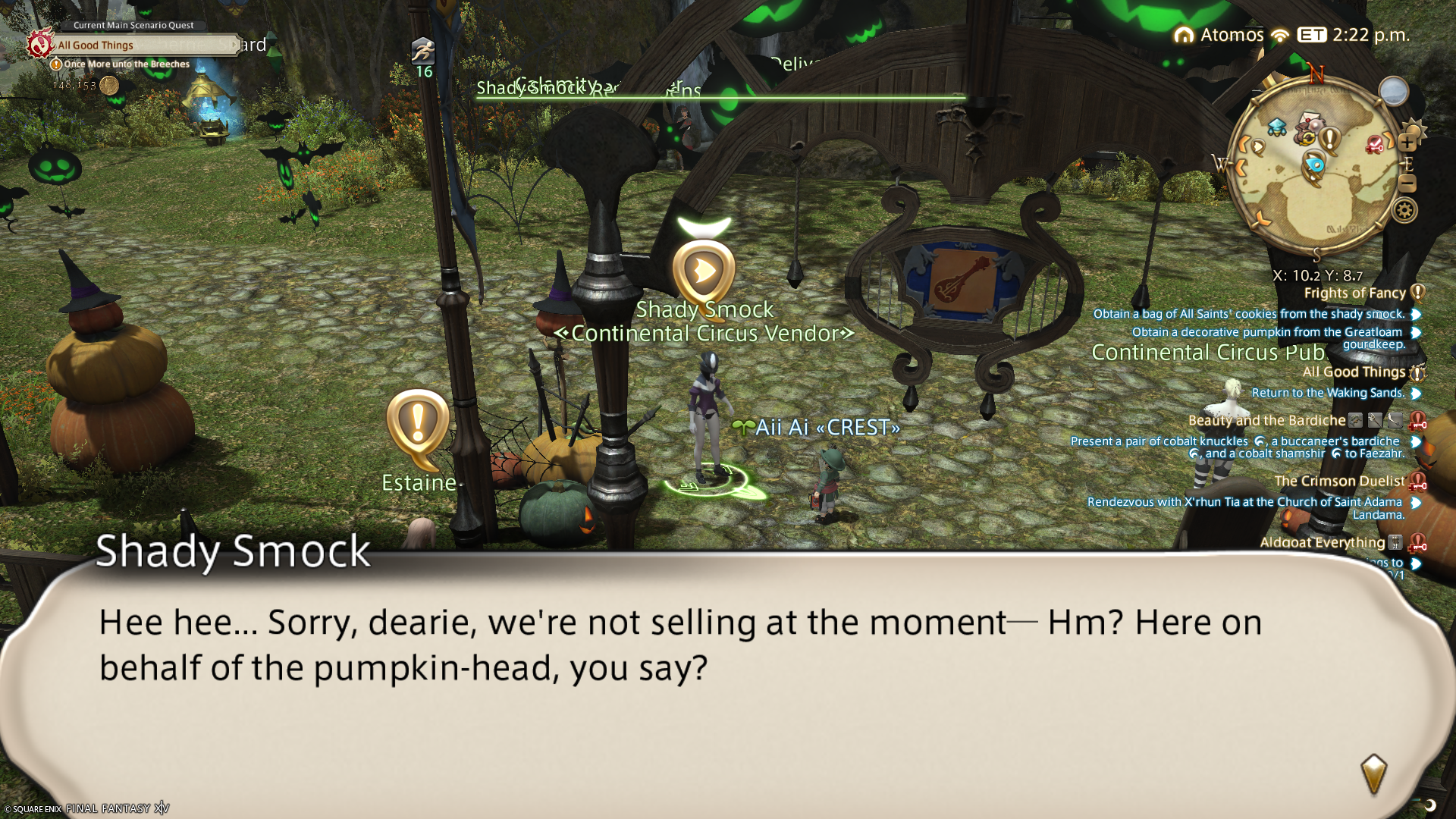This screenshot has width=1456, height=819.
Task: Open the Beauty and the Bardiche quest
Action: 1266,421
